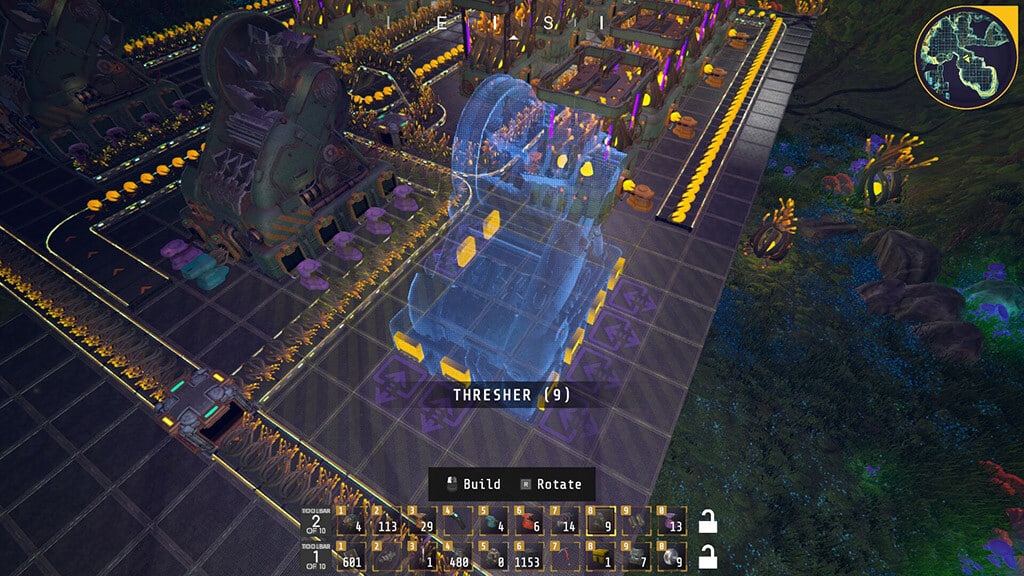Select toolbar 1 slot showing count 0
This screenshot has height=576, width=1024.
pos(493,556)
